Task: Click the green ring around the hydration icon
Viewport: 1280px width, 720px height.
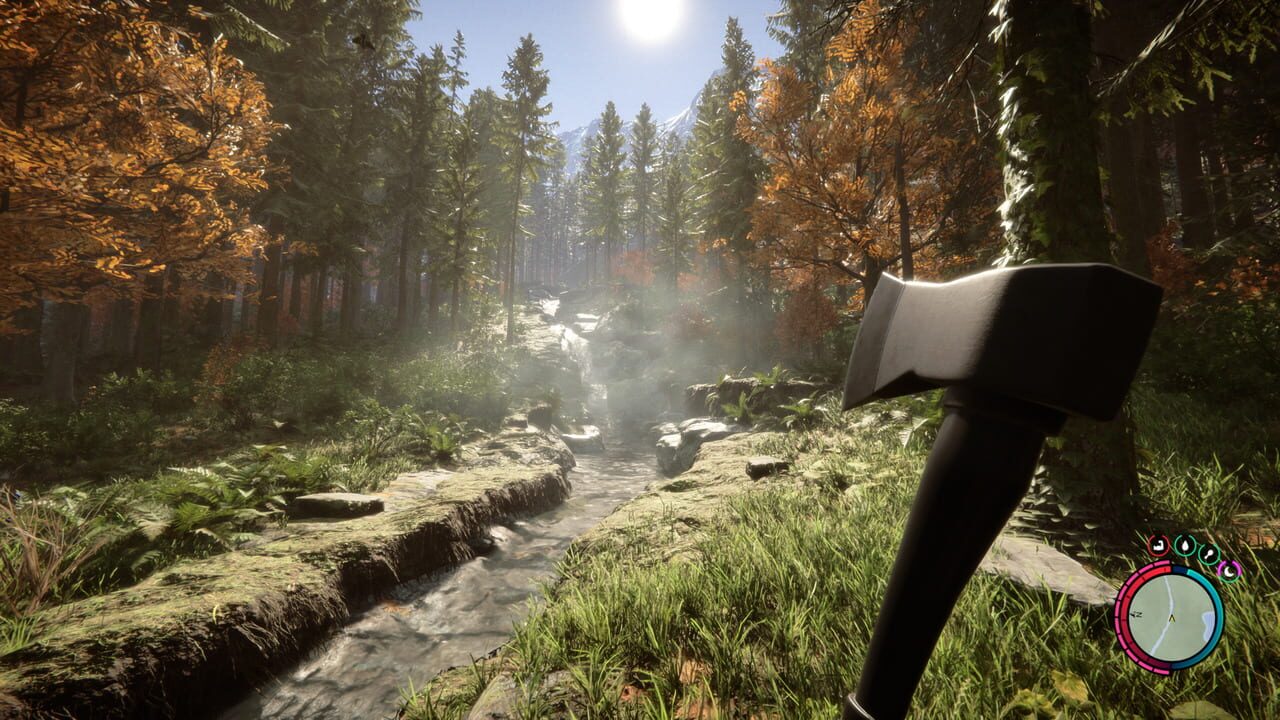Action: coord(1185,538)
